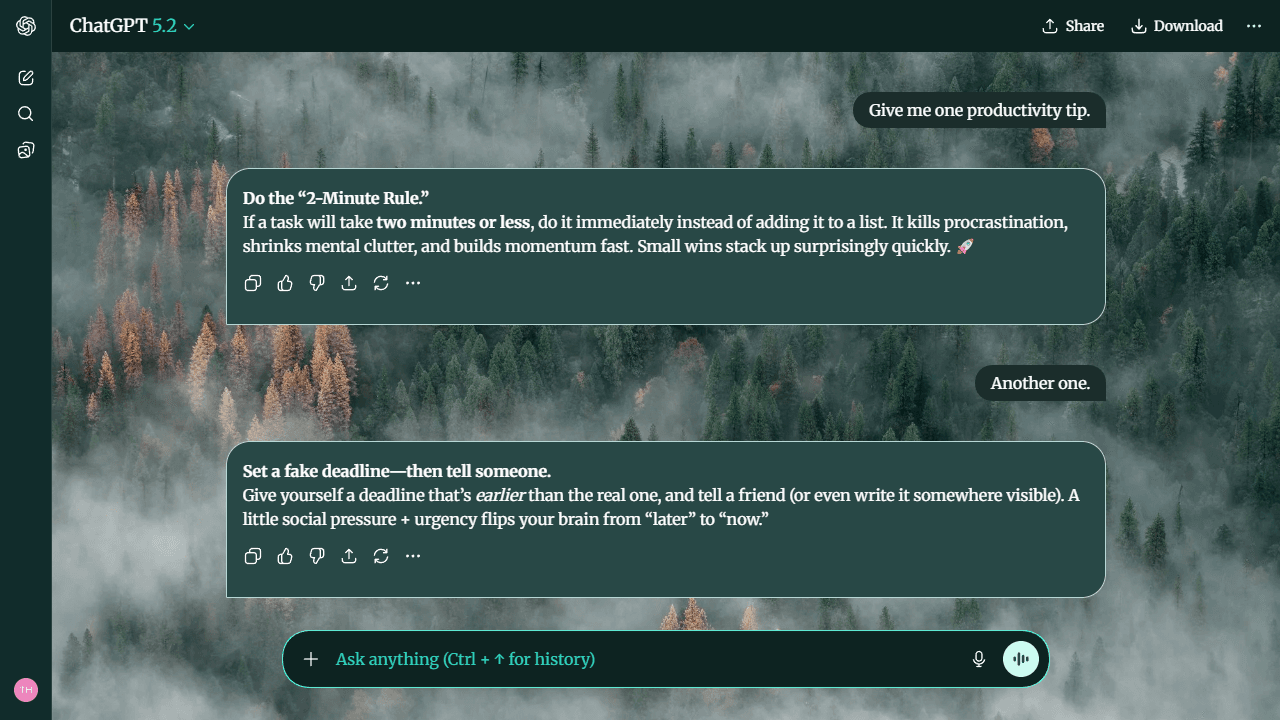Start voice mode from the input bar
Image resolution: width=1280 pixels, height=720 pixels.
pos(1020,659)
